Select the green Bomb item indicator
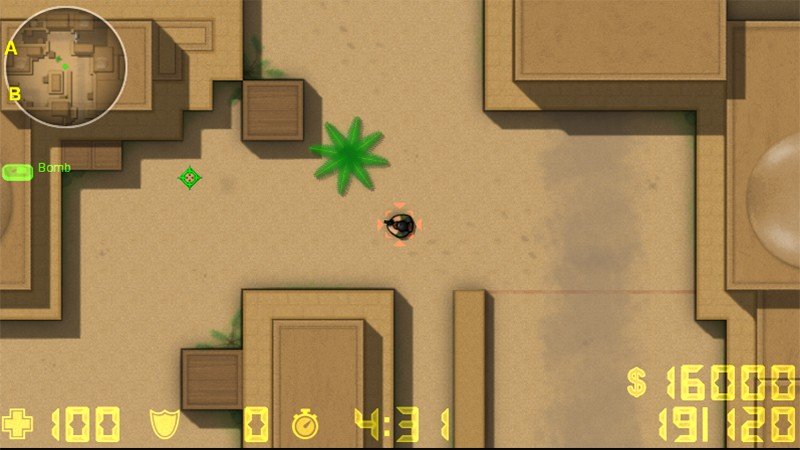Image resolution: width=800 pixels, height=450 pixels. point(18,172)
